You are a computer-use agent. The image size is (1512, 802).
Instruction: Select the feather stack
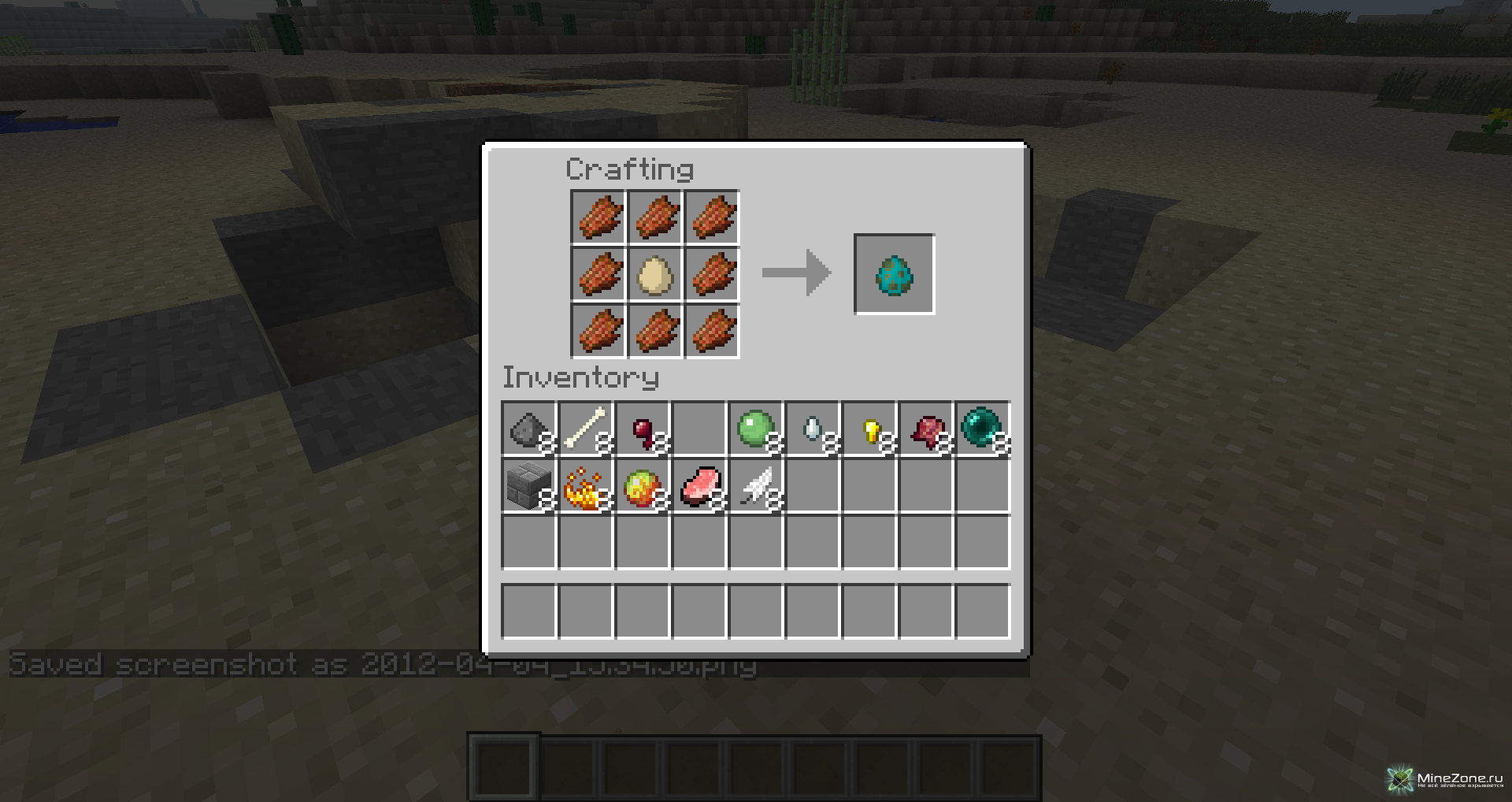coord(756,486)
